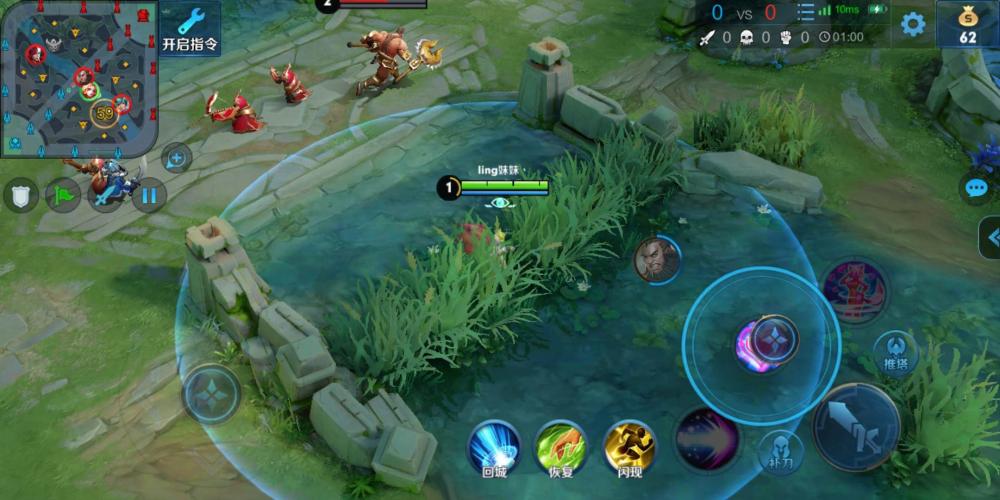
Task: Tap the 补刀 last-hit button
Action: coord(780,452)
